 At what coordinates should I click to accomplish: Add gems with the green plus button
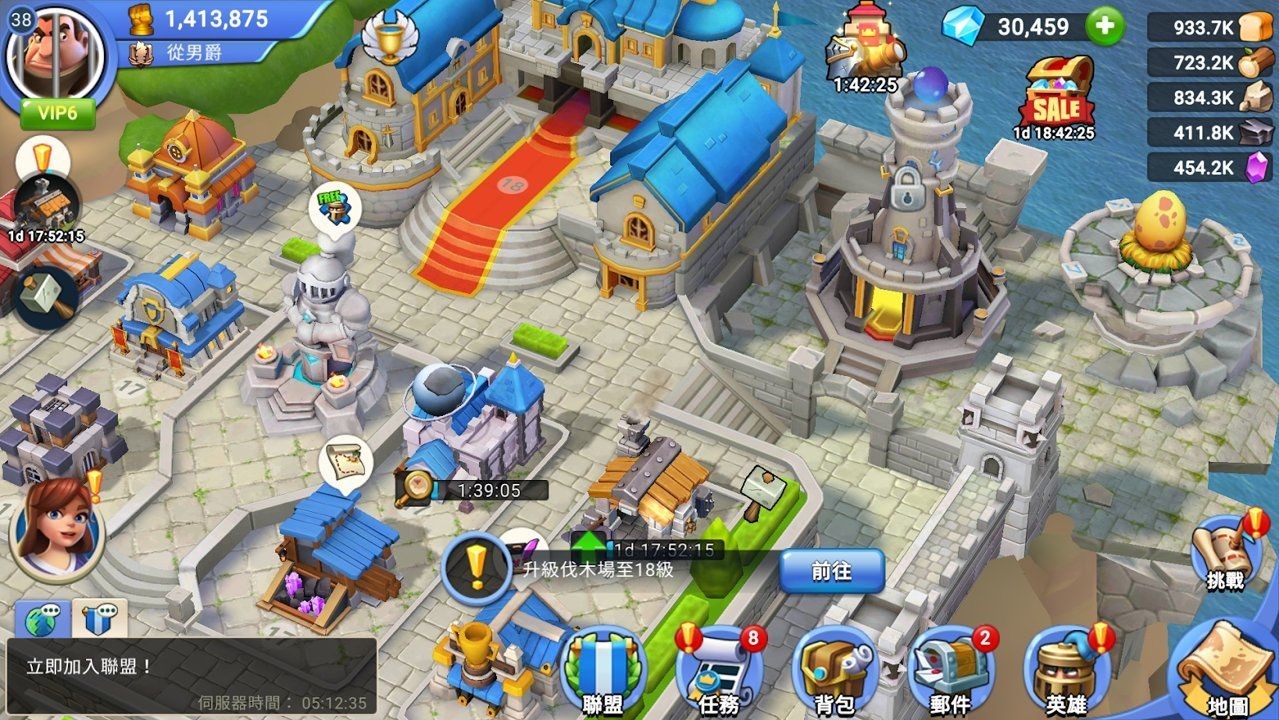point(1104,26)
